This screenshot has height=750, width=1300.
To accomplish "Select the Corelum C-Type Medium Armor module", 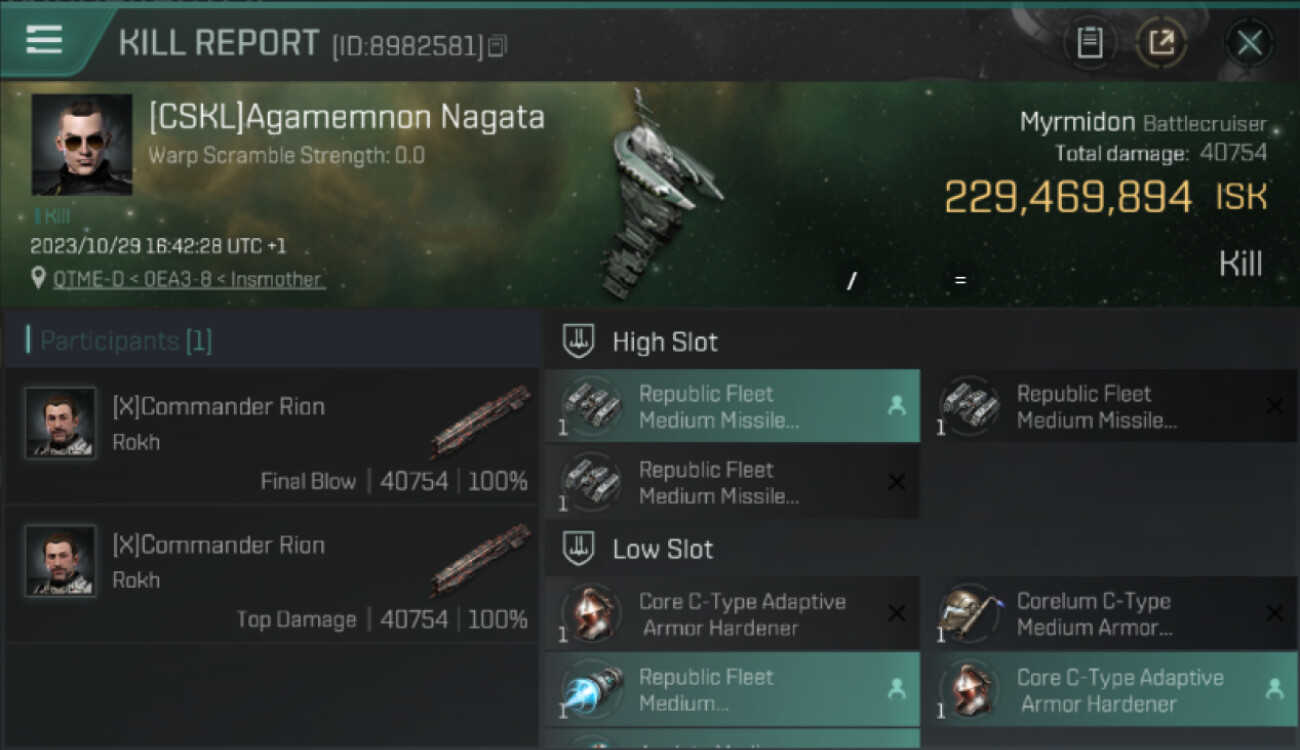I will click(x=1108, y=614).
